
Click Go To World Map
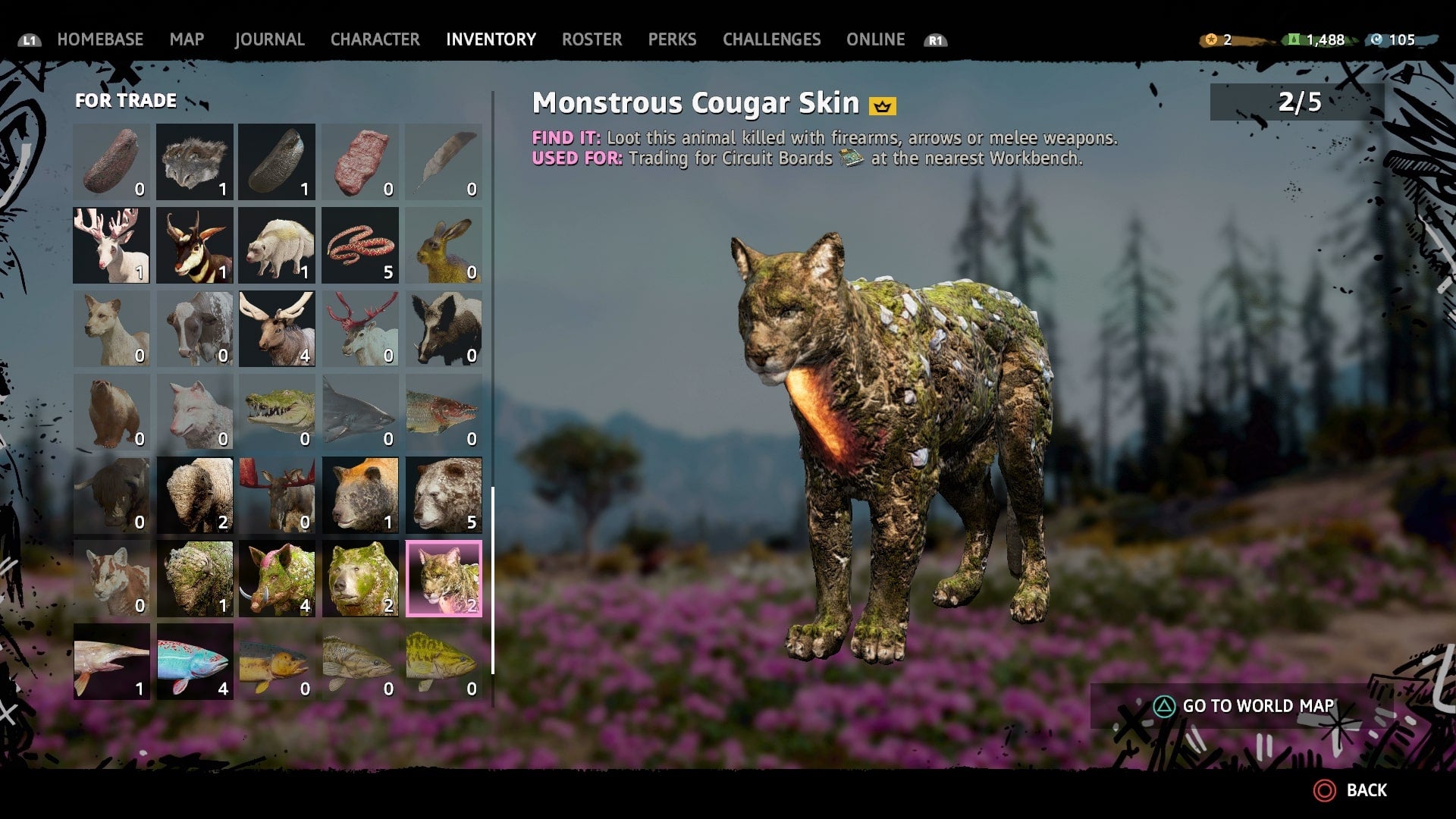pos(1244,706)
